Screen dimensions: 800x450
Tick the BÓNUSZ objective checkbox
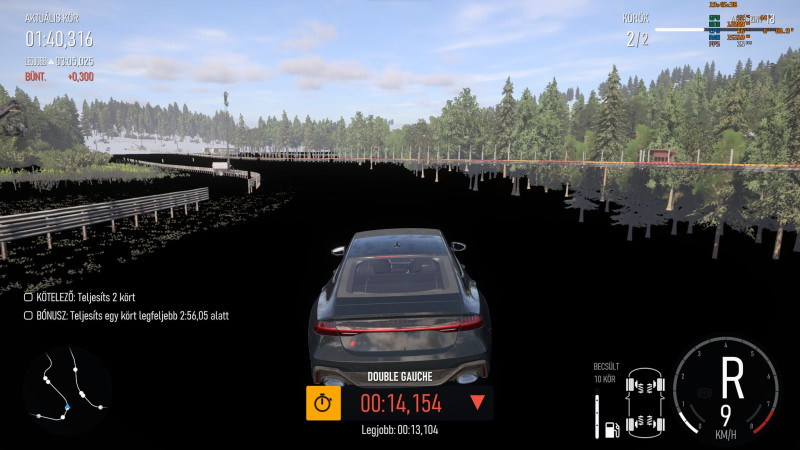[28, 315]
